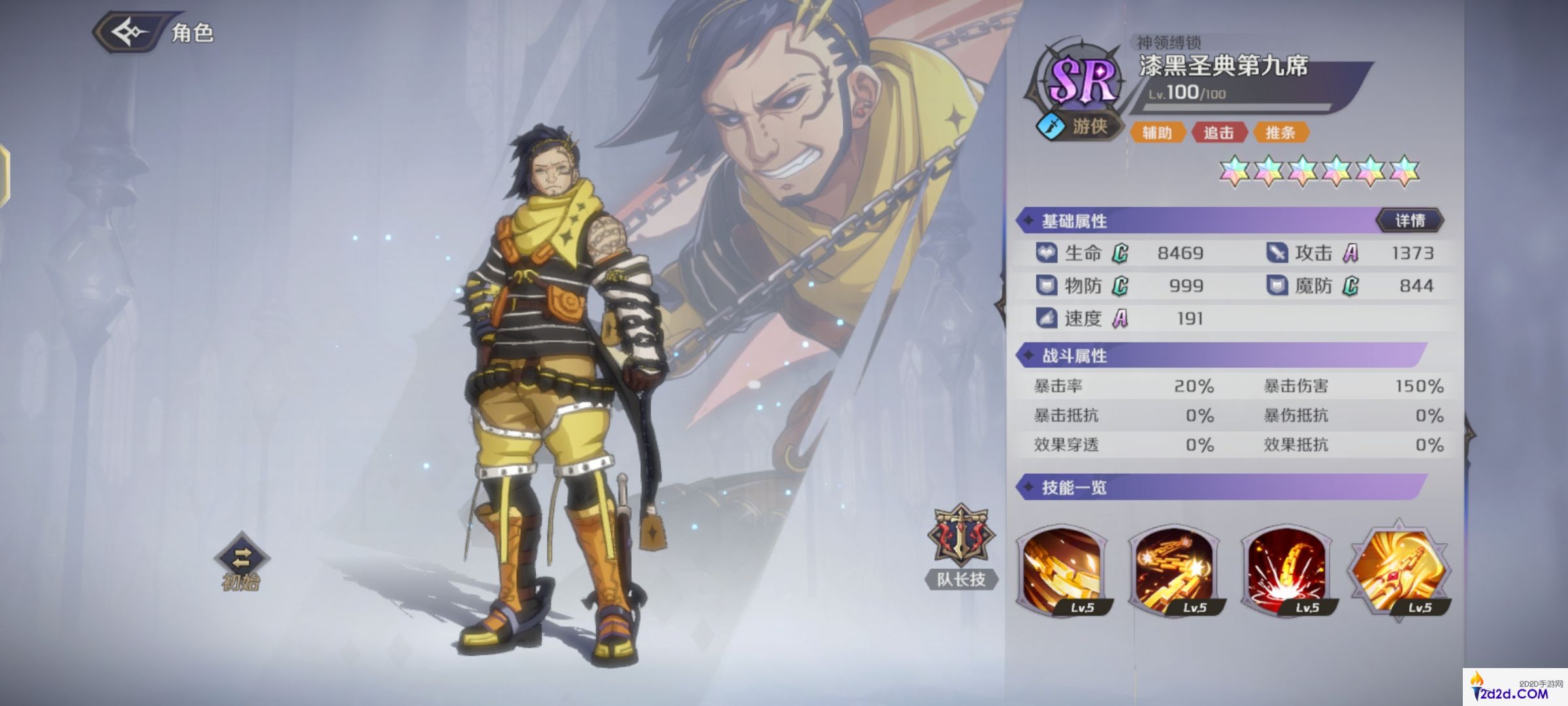
Task: Go back using the arrow button
Action: point(129,31)
